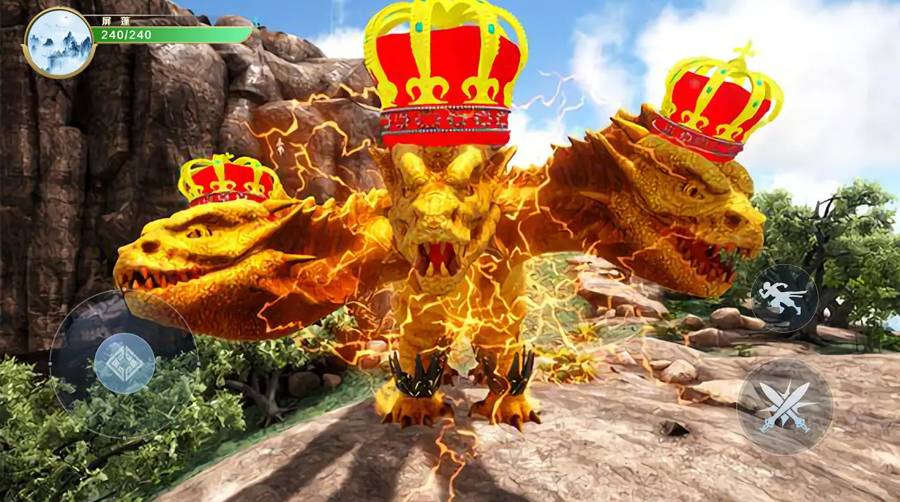This screenshot has height=502, width=900.
Task: Tap the crossed swords attack button
Action: (x=785, y=406)
